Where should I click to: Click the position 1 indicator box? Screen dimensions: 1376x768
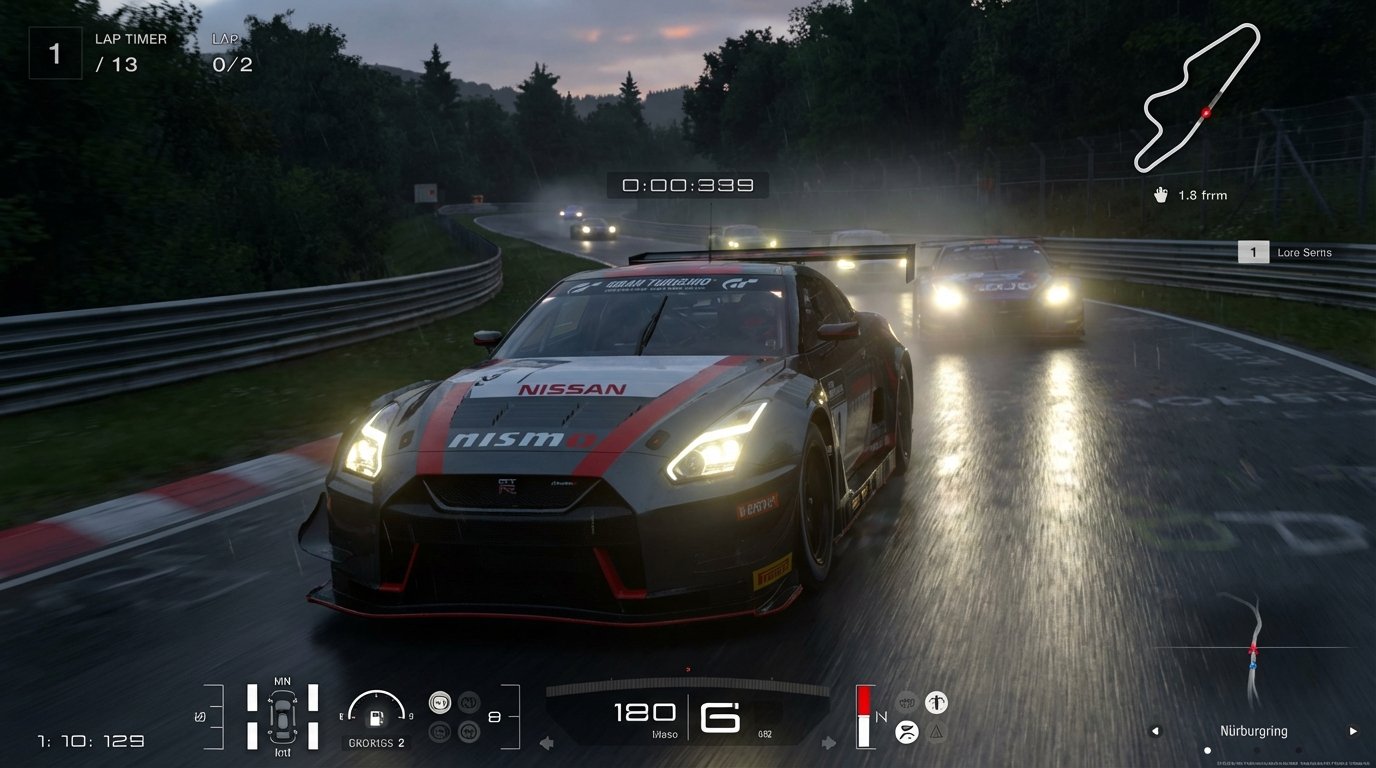coord(55,52)
